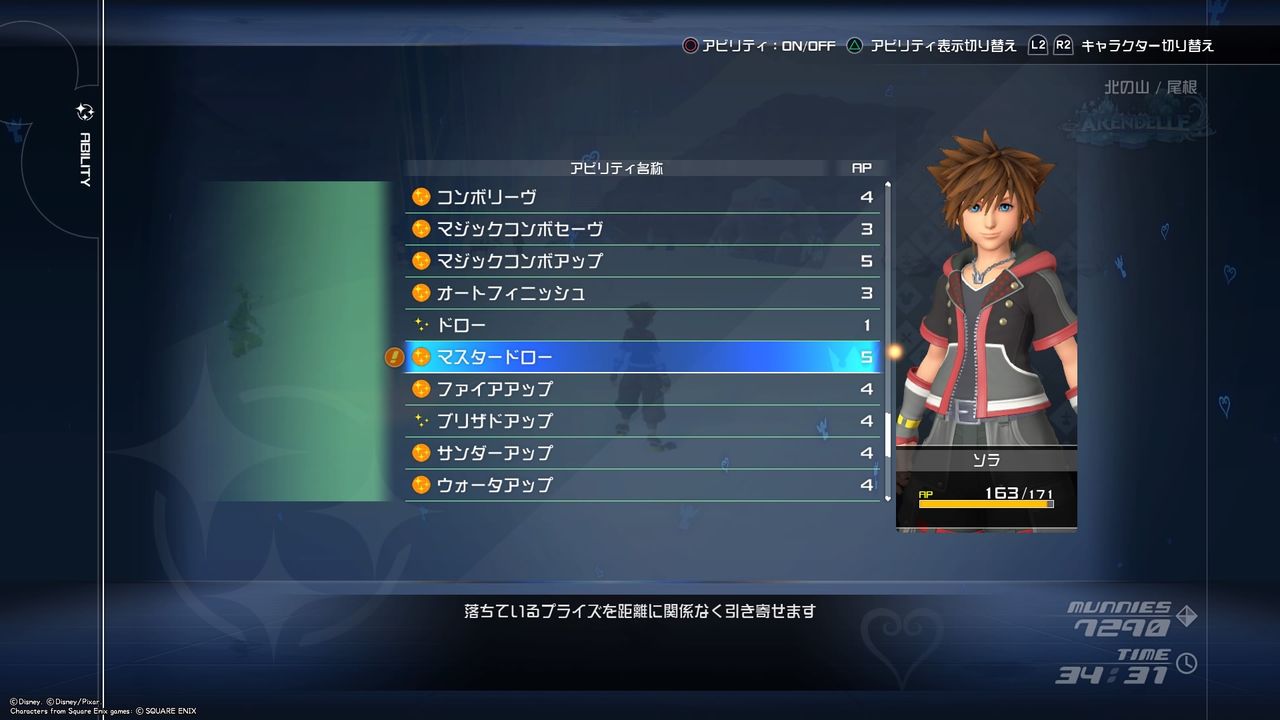The height and width of the screenshot is (720, 1280).
Task: Select the サンダーアップ ability medal icon
Action: 419,453
